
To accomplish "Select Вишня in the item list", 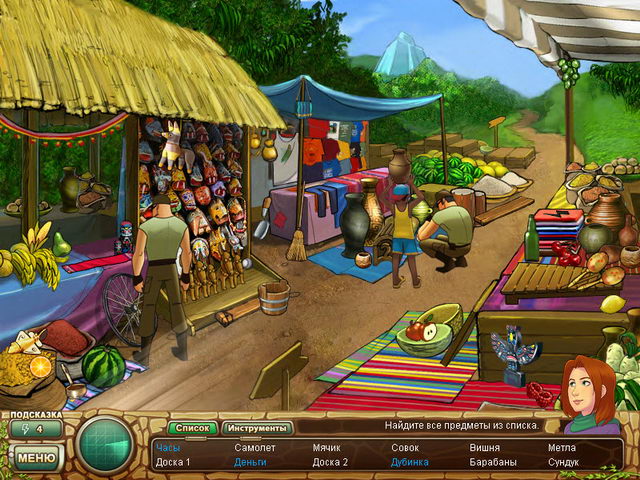I will [x=485, y=448].
